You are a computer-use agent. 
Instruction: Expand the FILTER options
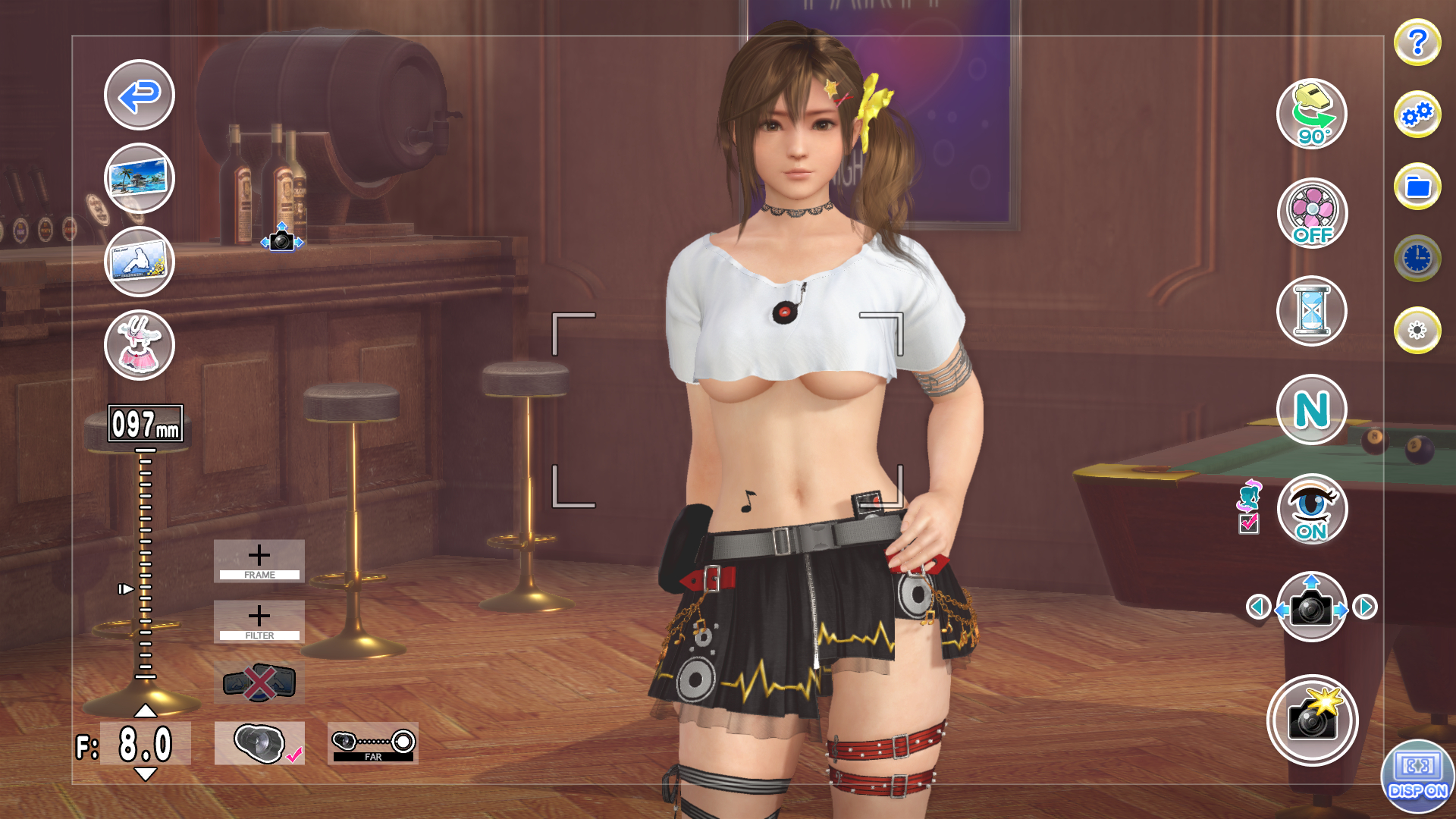point(260,622)
